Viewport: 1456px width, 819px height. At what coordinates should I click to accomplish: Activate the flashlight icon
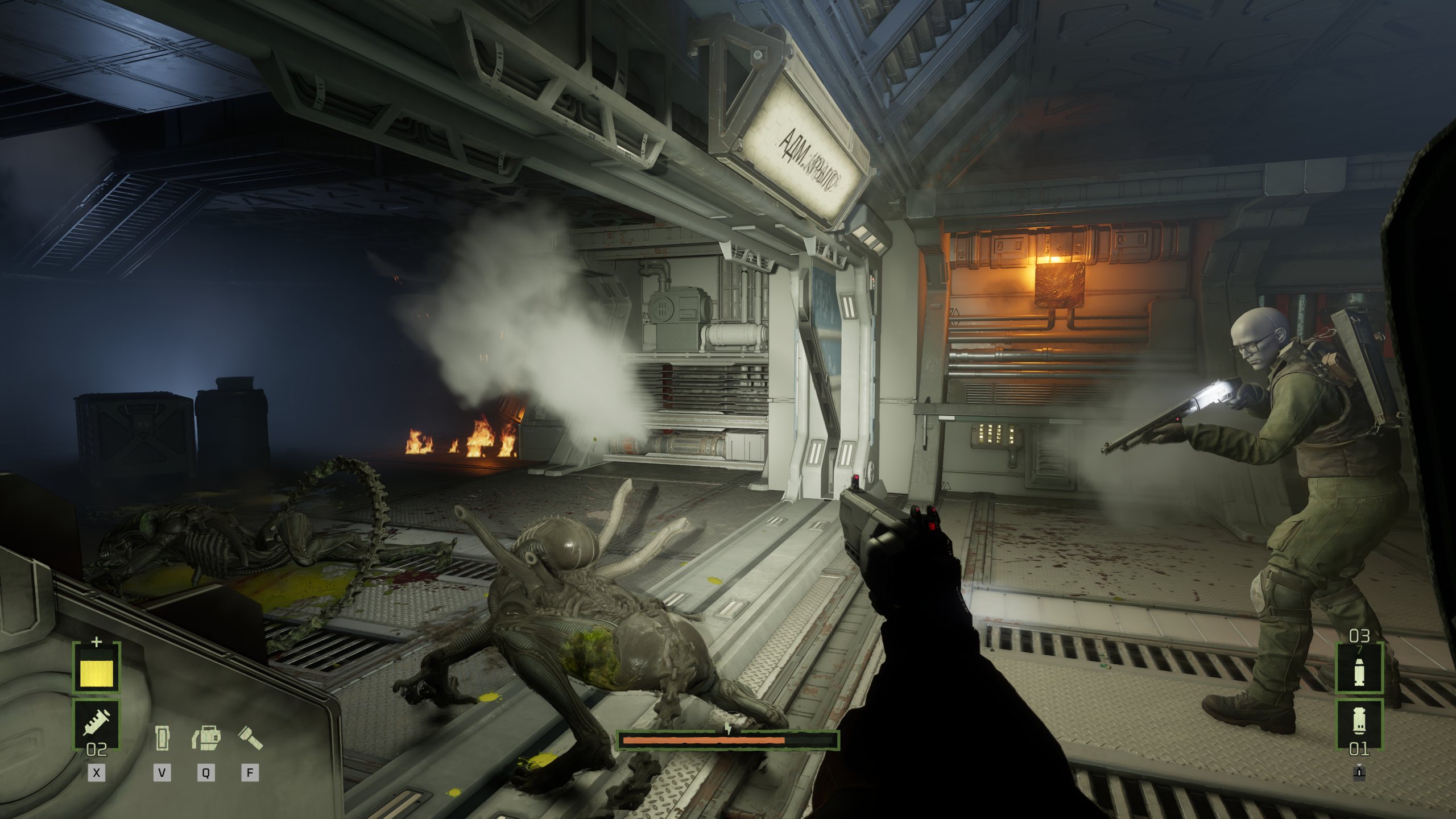[250, 738]
